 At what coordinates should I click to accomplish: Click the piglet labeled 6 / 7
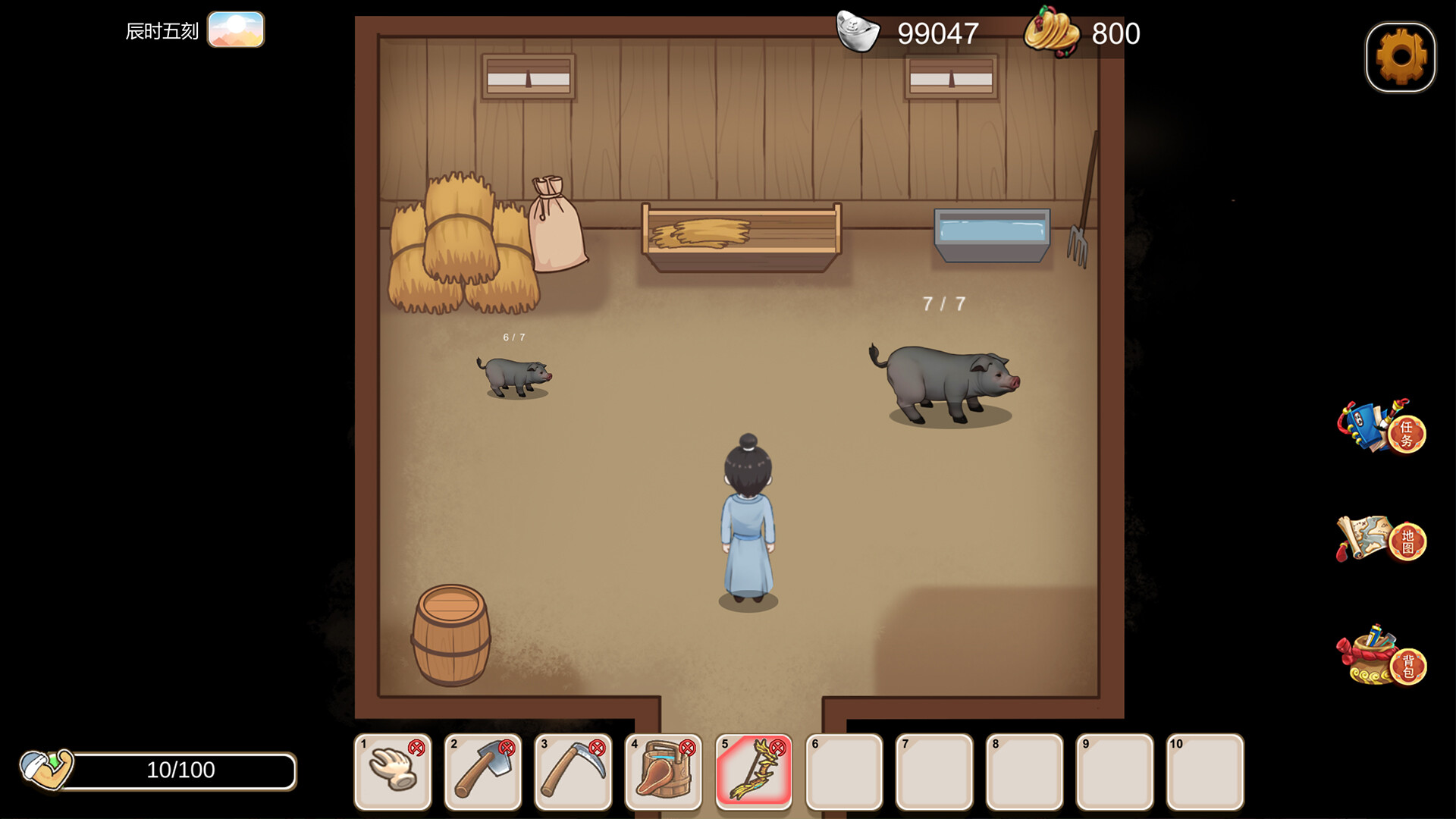pyautogui.click(x=514, y=375)
